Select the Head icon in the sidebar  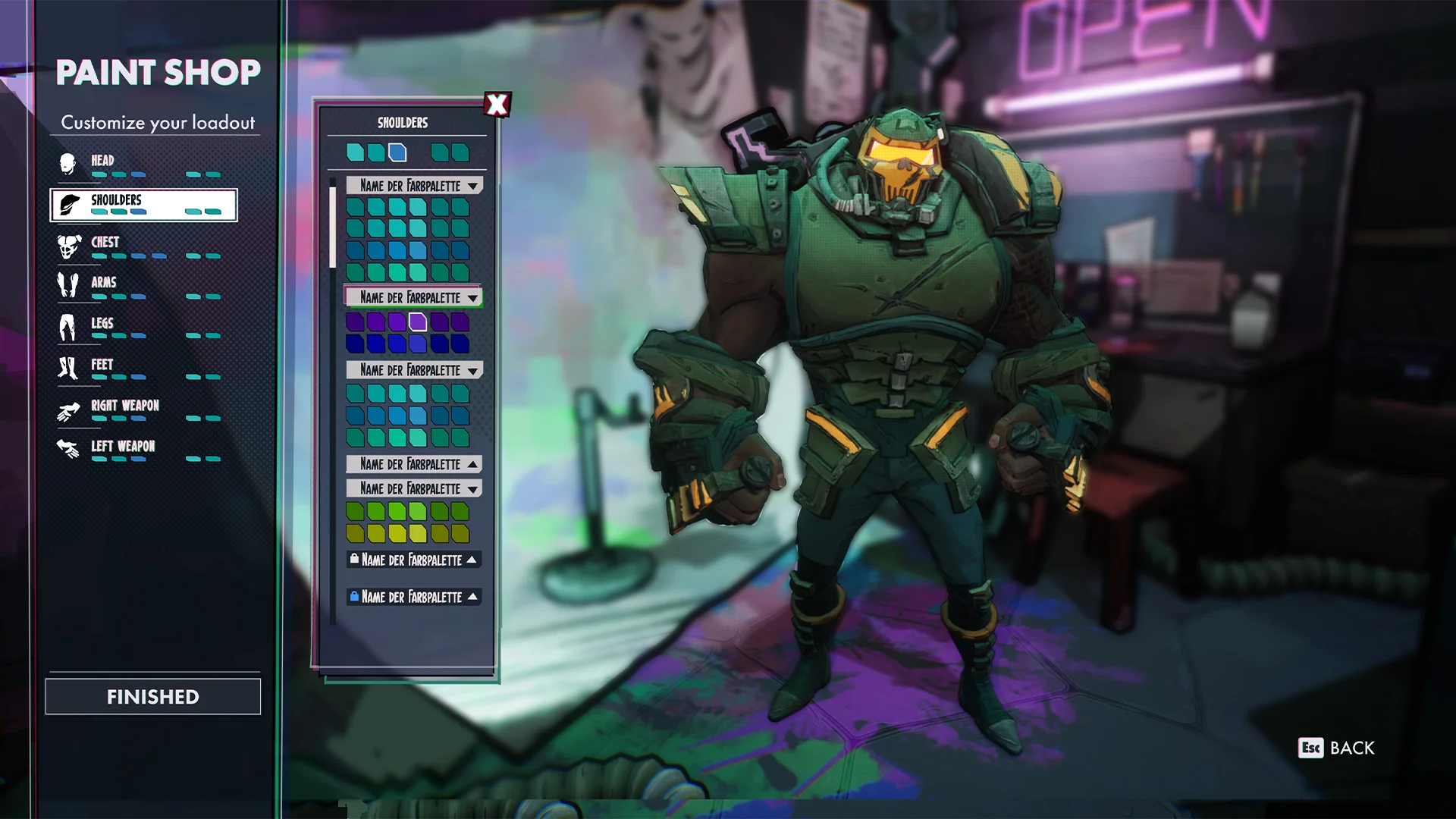pyautogui.click(x=68, y=162)
